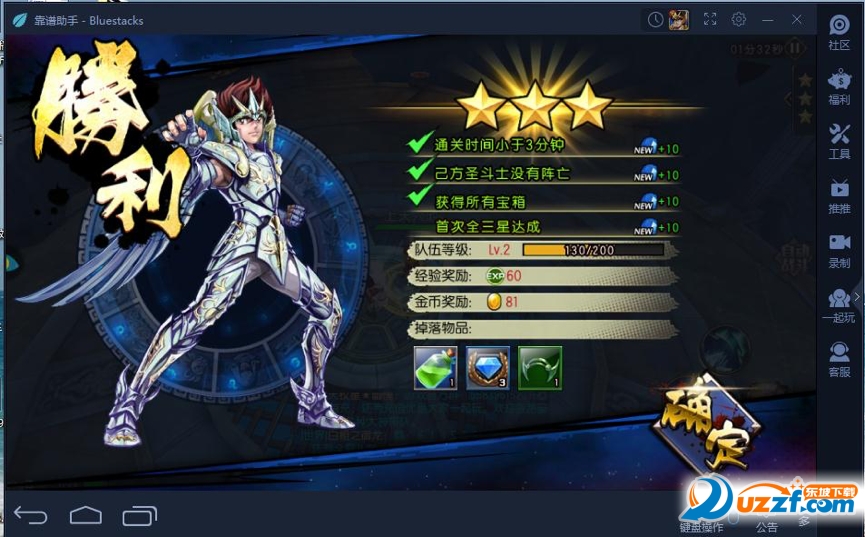Open the 社区 community panel
This screenshot has width=865, height=537.
point(839,32)
